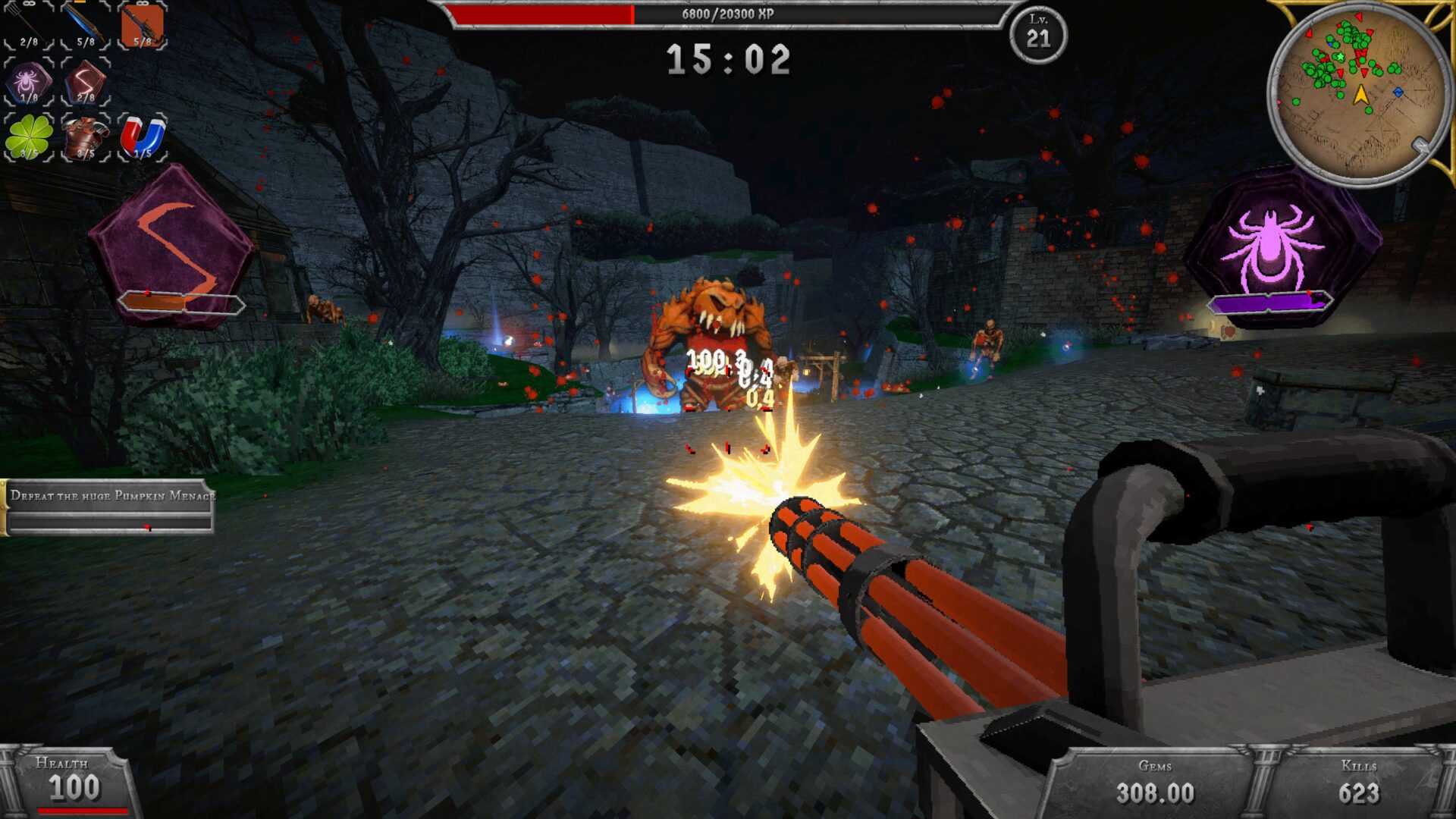
Task: Select the orange-highlighted gun weapon slot
Action: 143,25
